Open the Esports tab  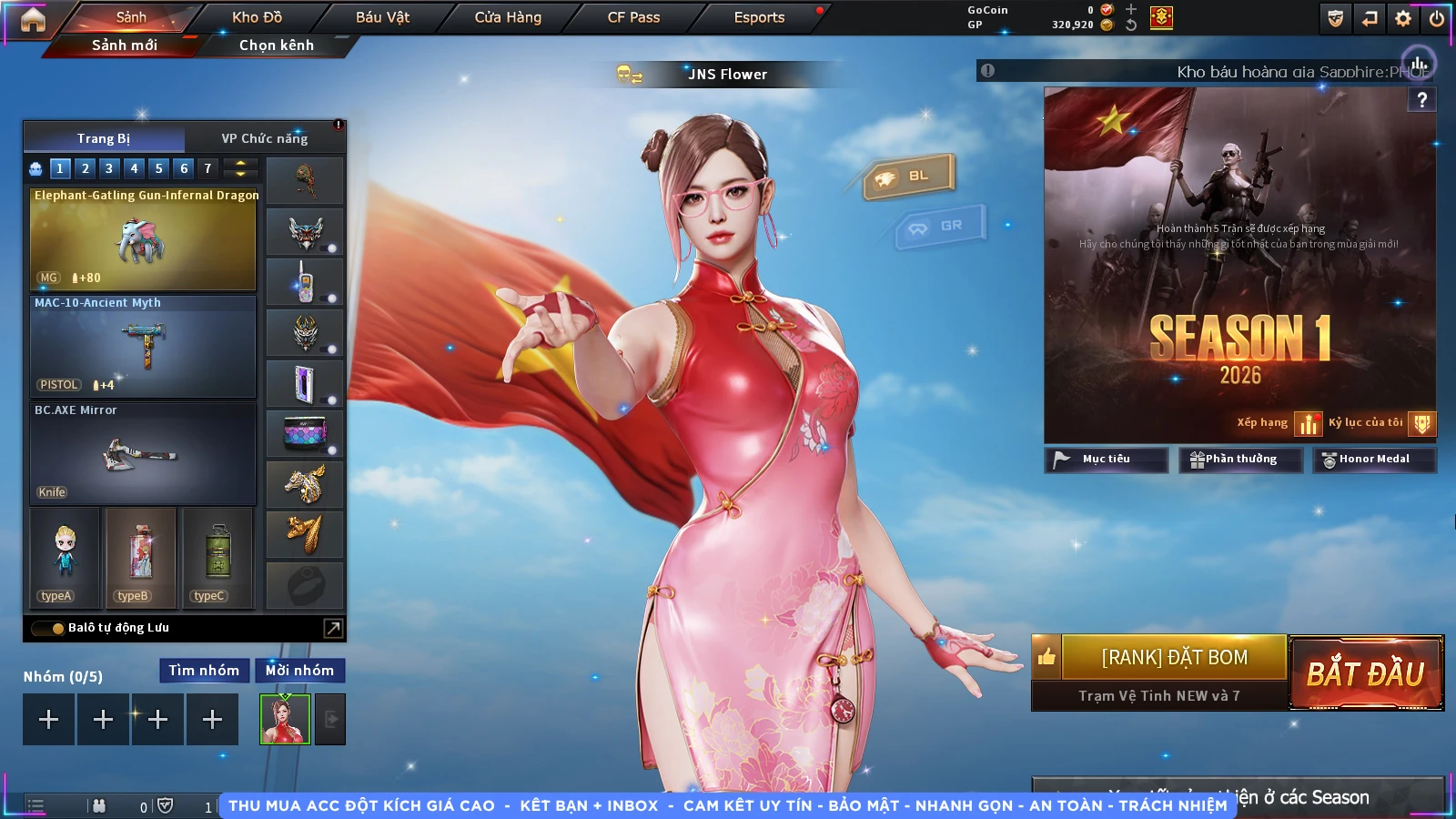(x=759, y=17)
